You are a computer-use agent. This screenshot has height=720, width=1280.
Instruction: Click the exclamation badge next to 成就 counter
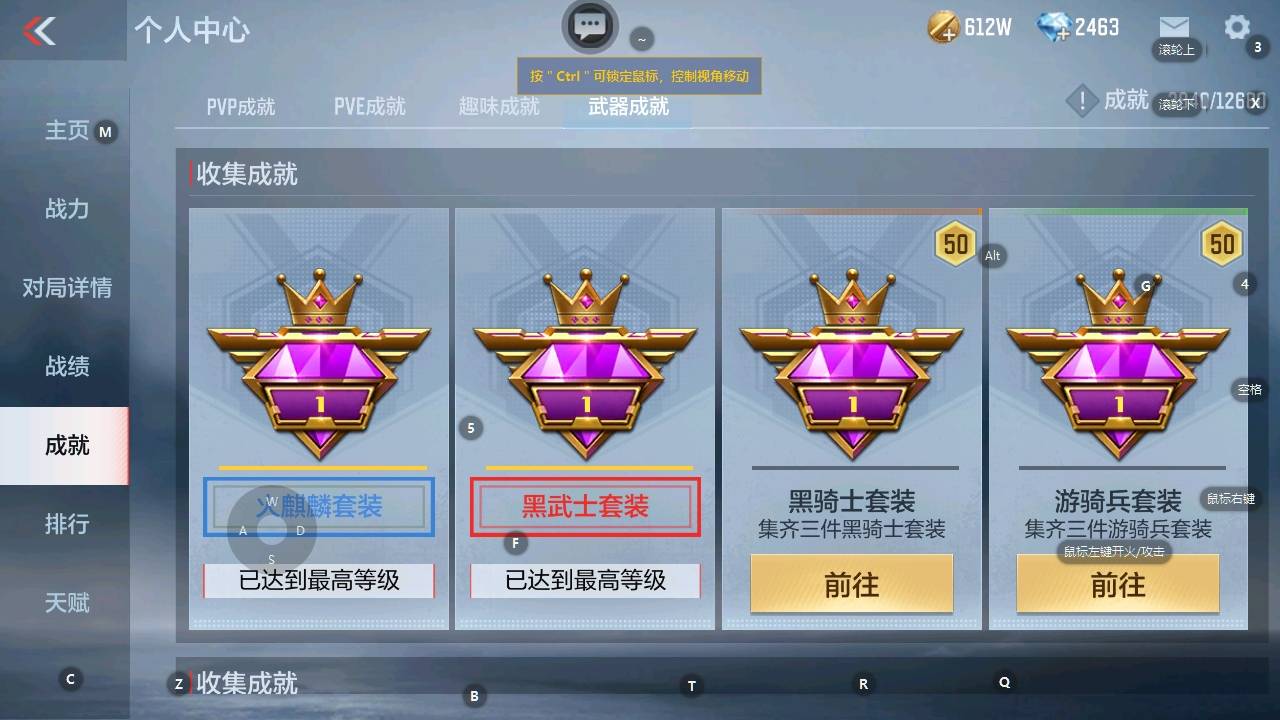[1082, 100]
